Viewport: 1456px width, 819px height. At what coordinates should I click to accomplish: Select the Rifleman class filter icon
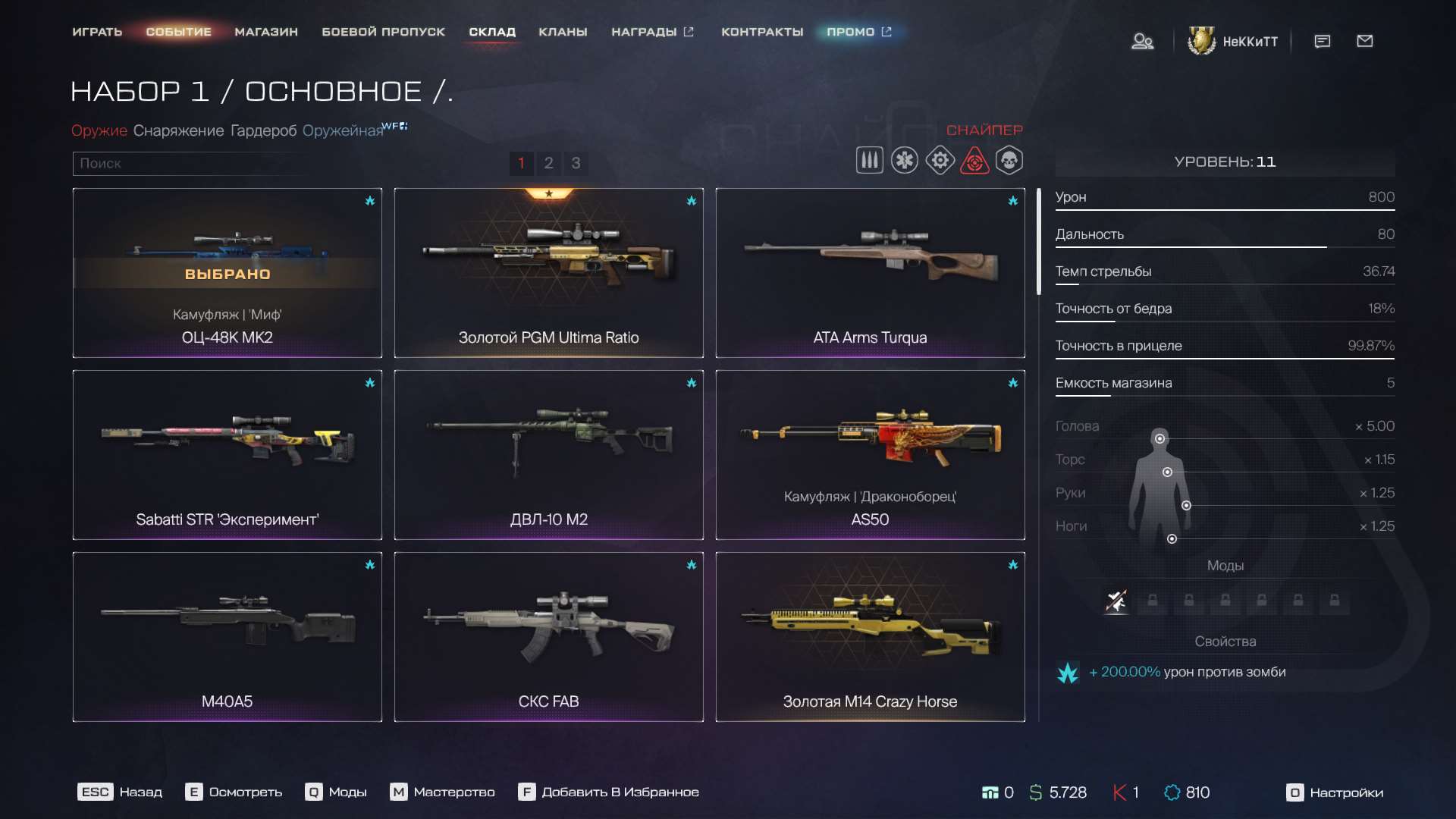coord(870,160)
